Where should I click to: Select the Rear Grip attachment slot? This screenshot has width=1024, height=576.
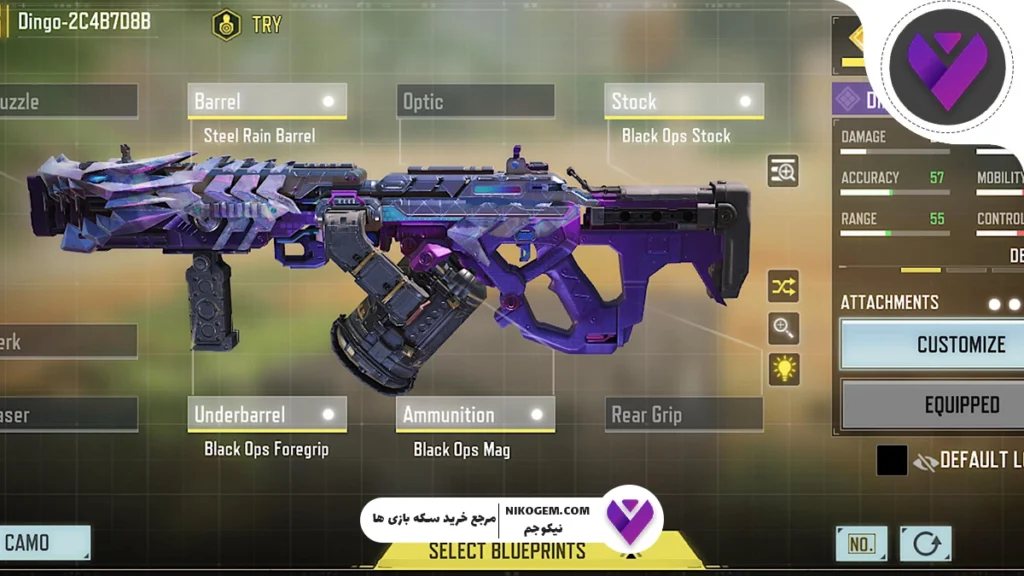684,414
